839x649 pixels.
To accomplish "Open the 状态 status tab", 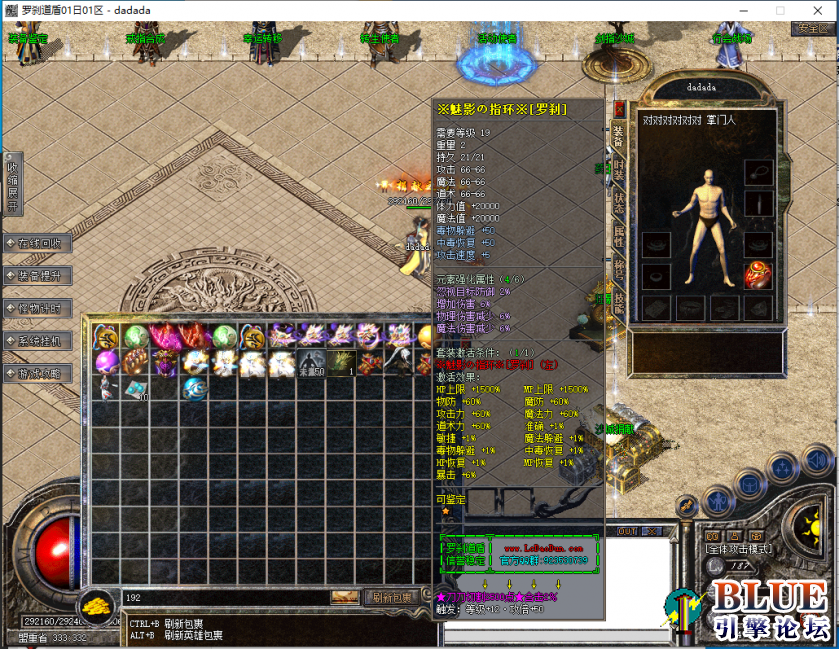I will (x=618, y=202).
